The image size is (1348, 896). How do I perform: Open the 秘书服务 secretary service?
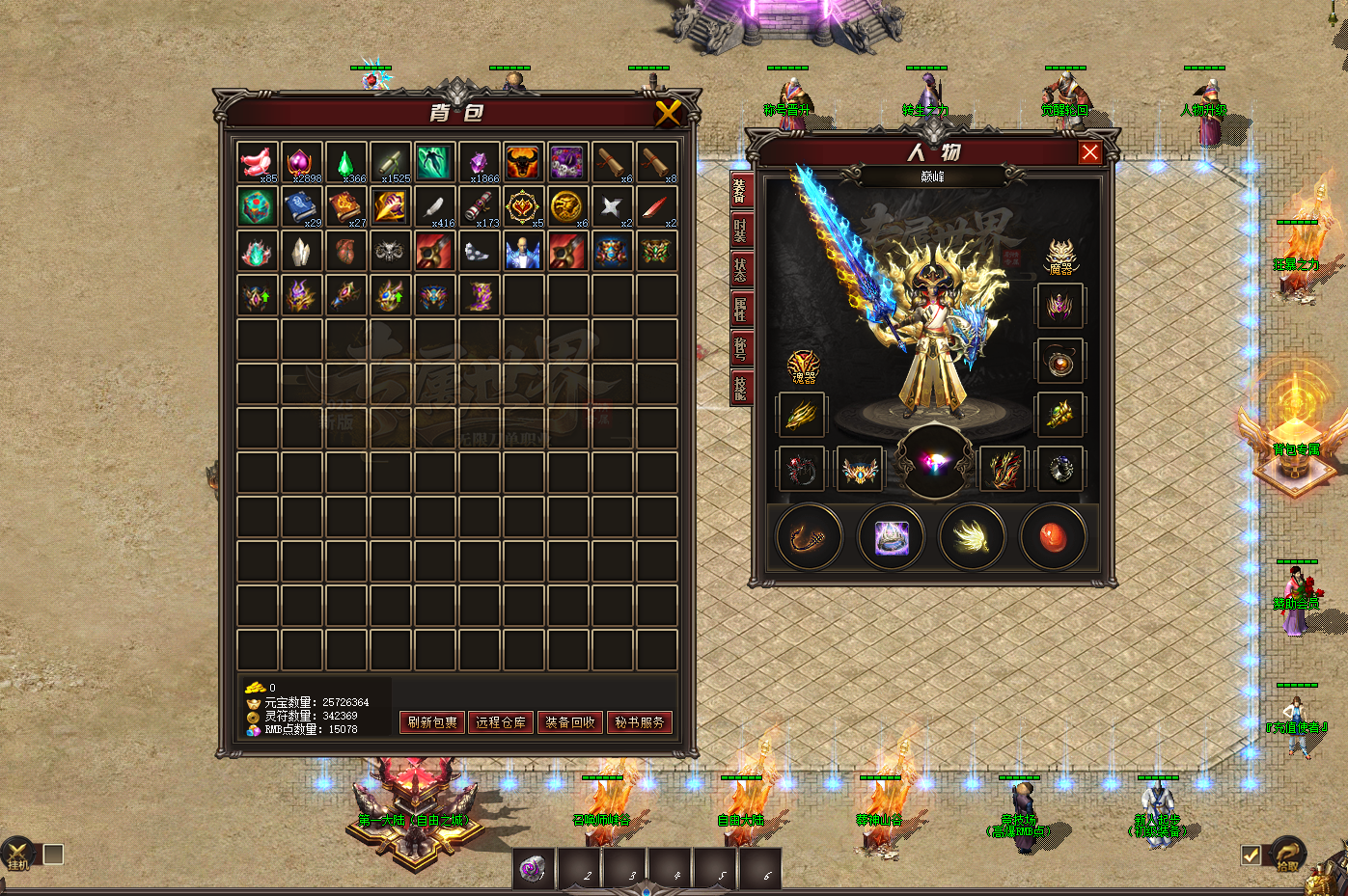click(640, 722)
